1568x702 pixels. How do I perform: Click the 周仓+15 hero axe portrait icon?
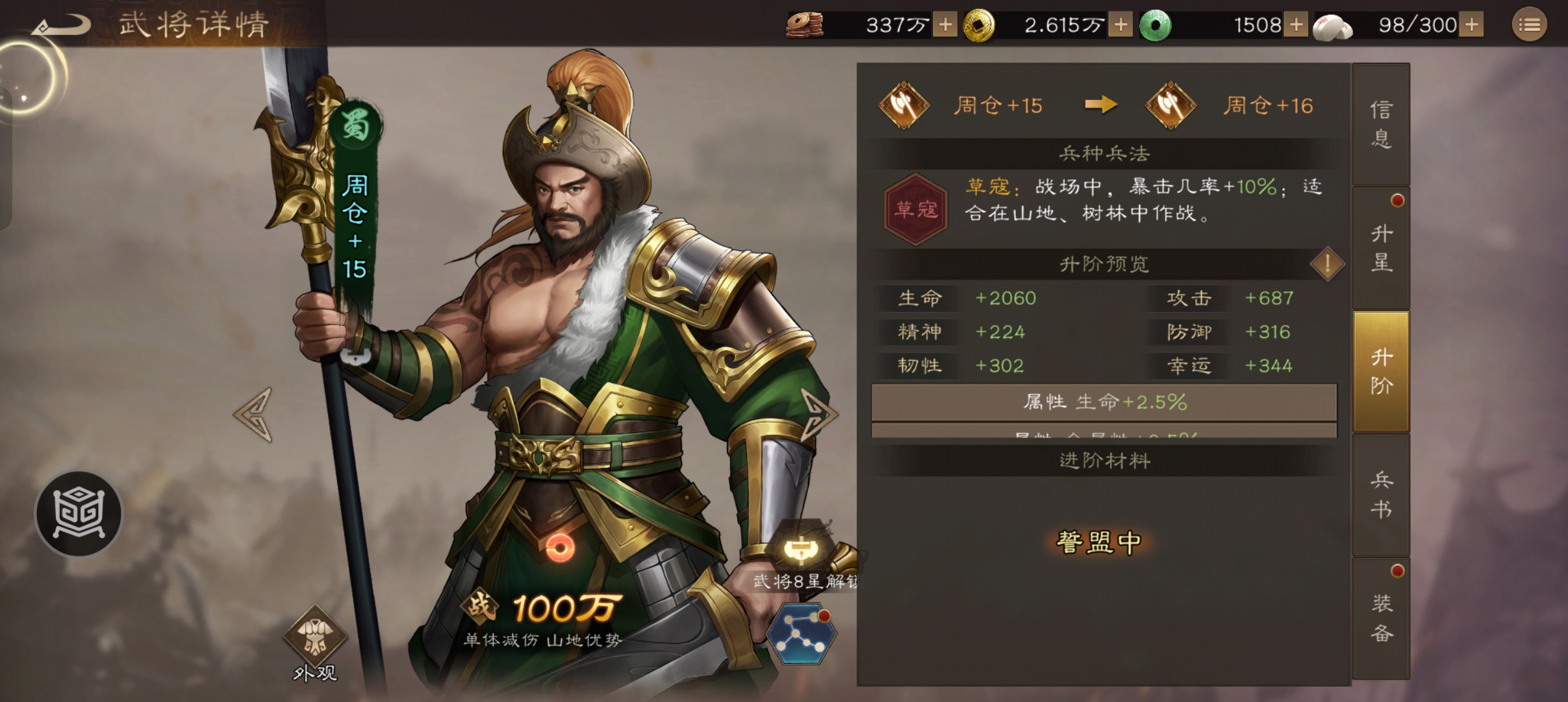(905, 105)
